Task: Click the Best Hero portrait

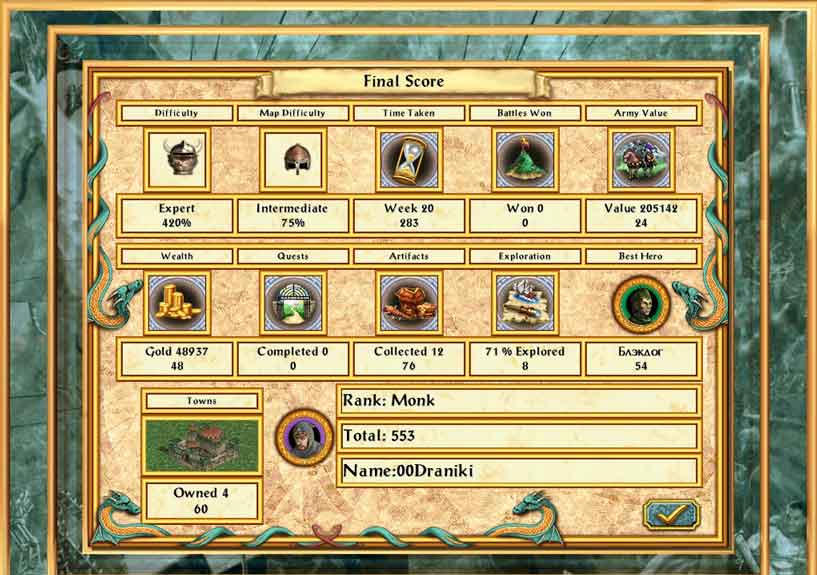Action: coord(641,303)
